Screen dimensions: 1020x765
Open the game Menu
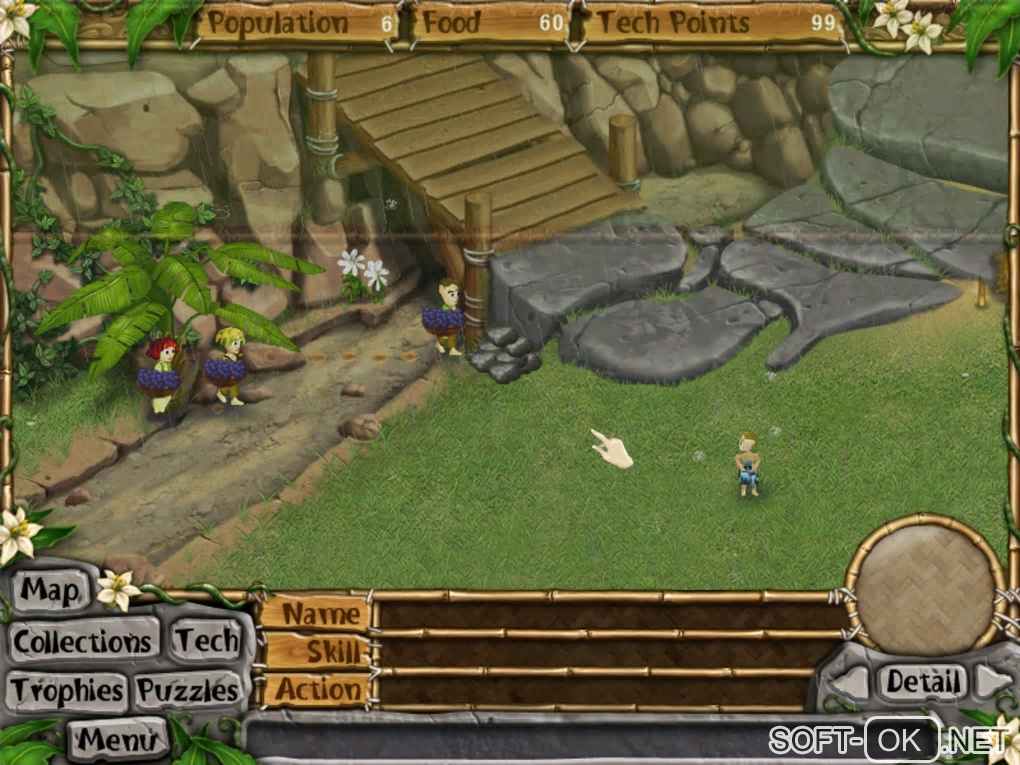click(x=118, y=740)
